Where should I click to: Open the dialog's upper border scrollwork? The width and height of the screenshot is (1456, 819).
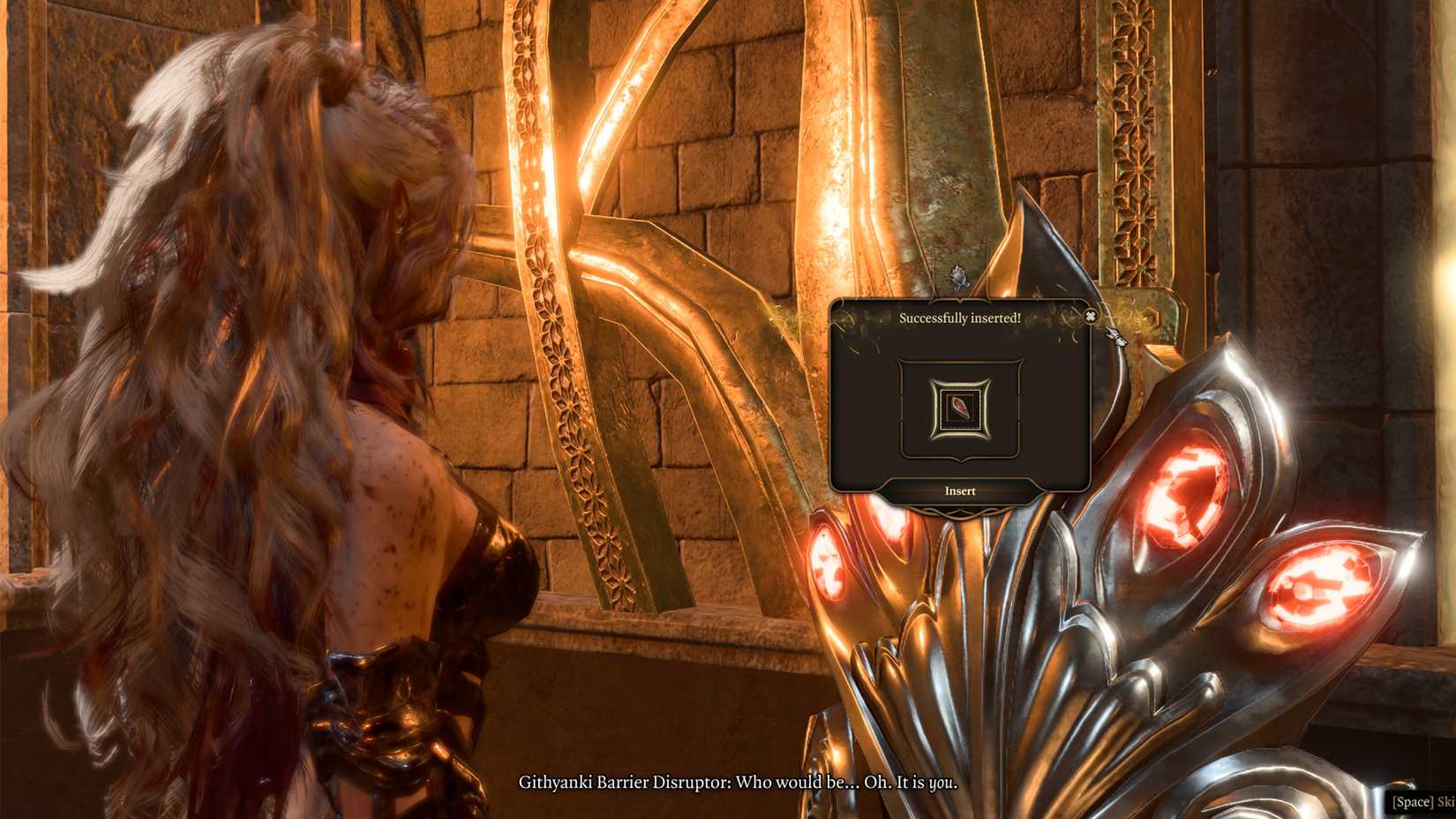pyautogui.click(x=961, y=302)
